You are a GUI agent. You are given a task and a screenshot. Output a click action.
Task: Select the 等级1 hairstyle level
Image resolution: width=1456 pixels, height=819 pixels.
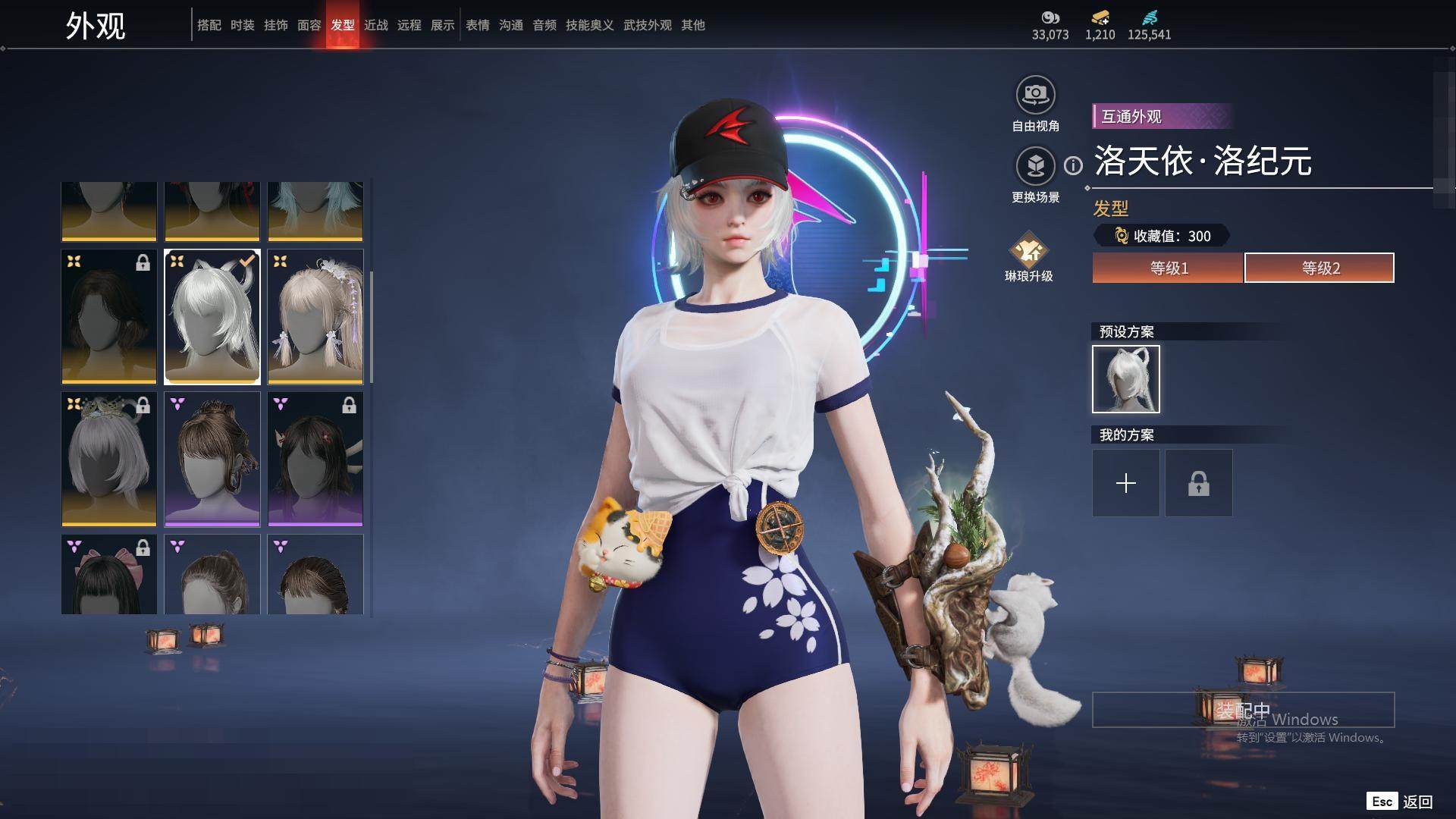(x=1168, y=268)
